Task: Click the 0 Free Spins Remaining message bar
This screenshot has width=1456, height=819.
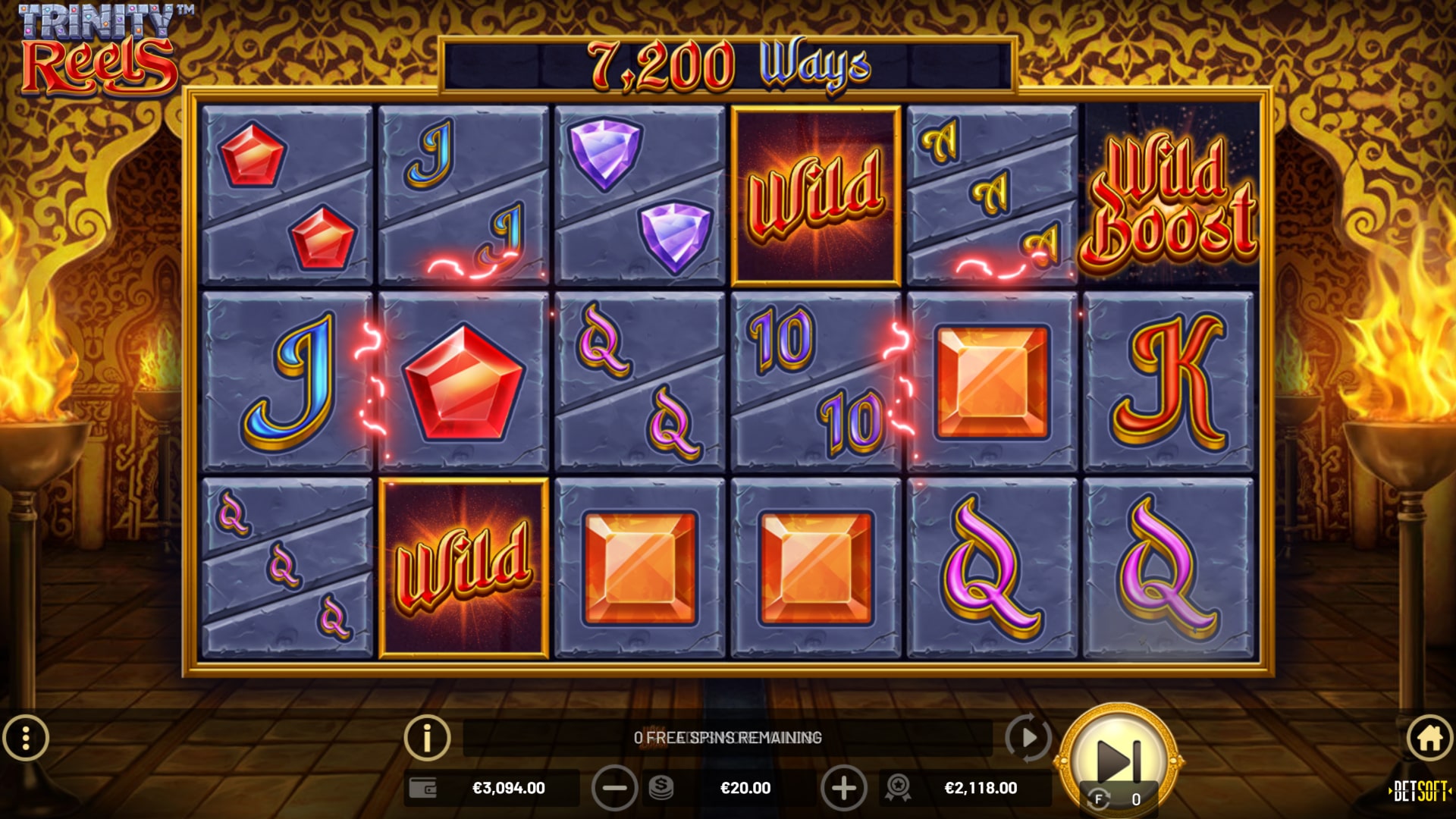Action: point(728,736)
